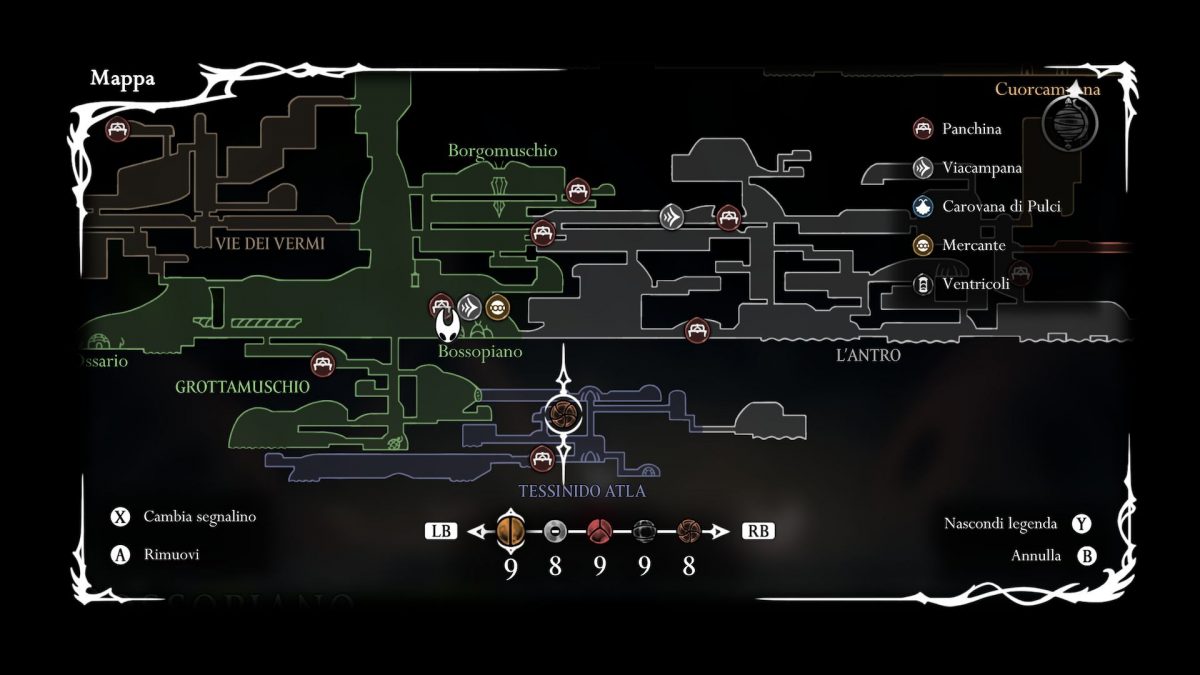Image resolution: width=1200 pixels, height=675 pixels.
Task: Click the Viacampana station in the upper corridor
Action: coord(671,216)
